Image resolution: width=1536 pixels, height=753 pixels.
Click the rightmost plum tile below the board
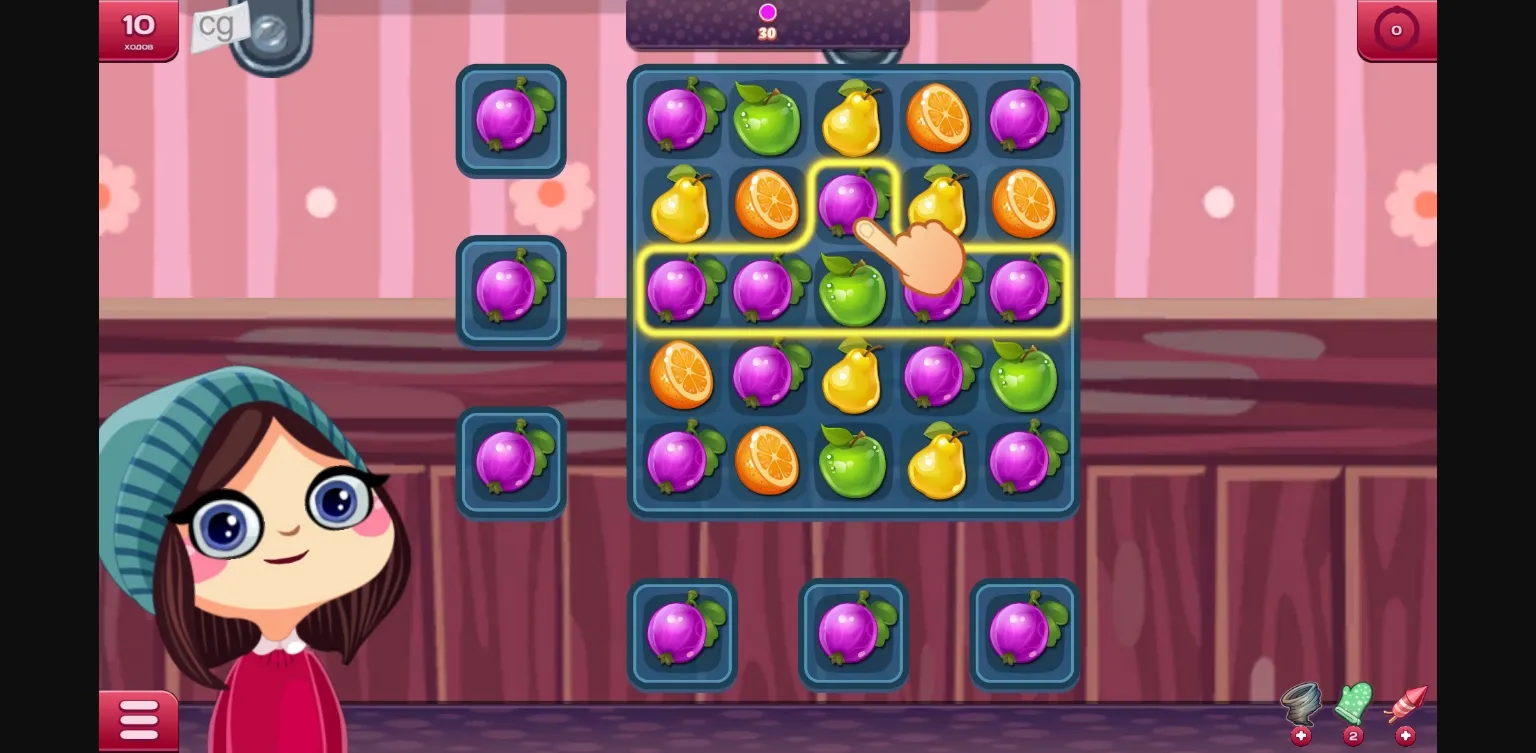click(x=1023, y=633)
